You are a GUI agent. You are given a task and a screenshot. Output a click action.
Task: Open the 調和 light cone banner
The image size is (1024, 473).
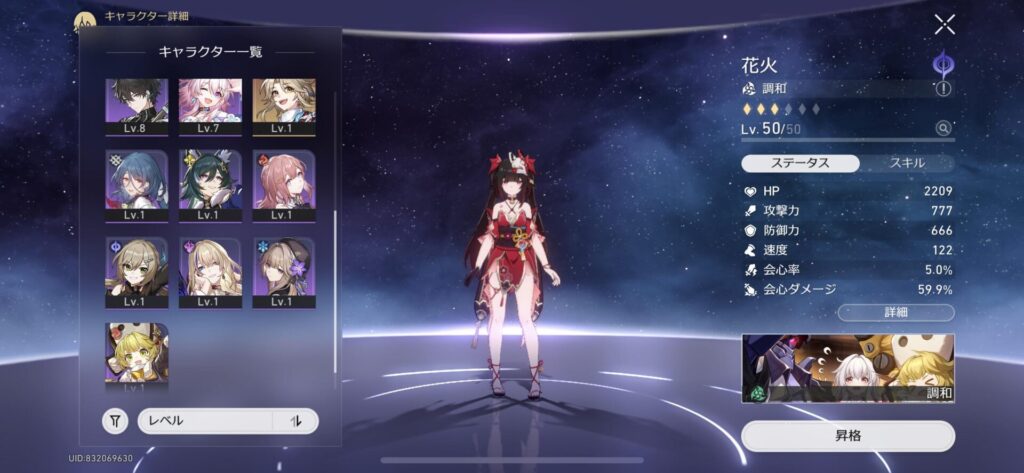(848, 368)
